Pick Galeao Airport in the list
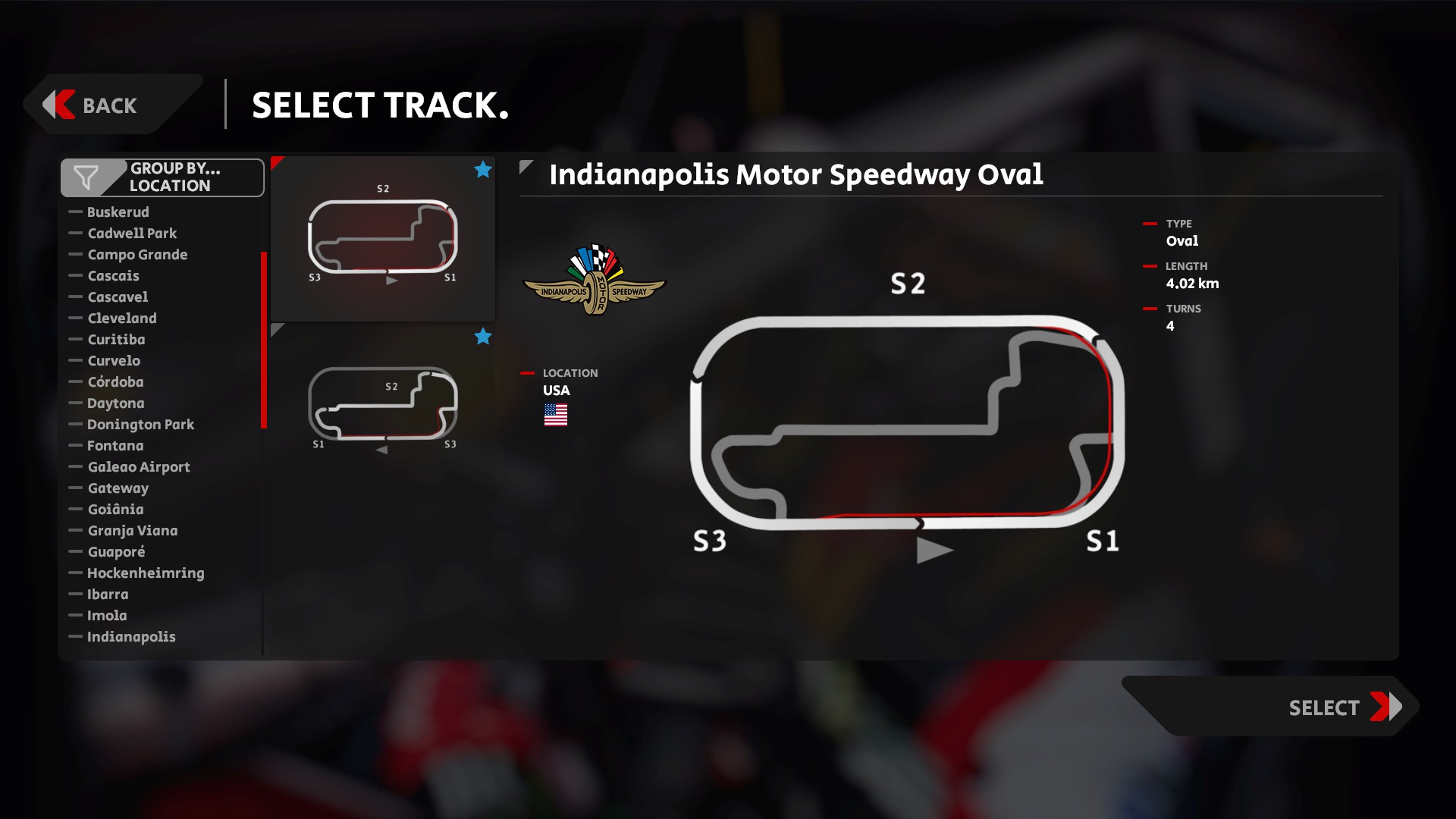This screenshot has width=1456, height=819. (x=139, y=467)
